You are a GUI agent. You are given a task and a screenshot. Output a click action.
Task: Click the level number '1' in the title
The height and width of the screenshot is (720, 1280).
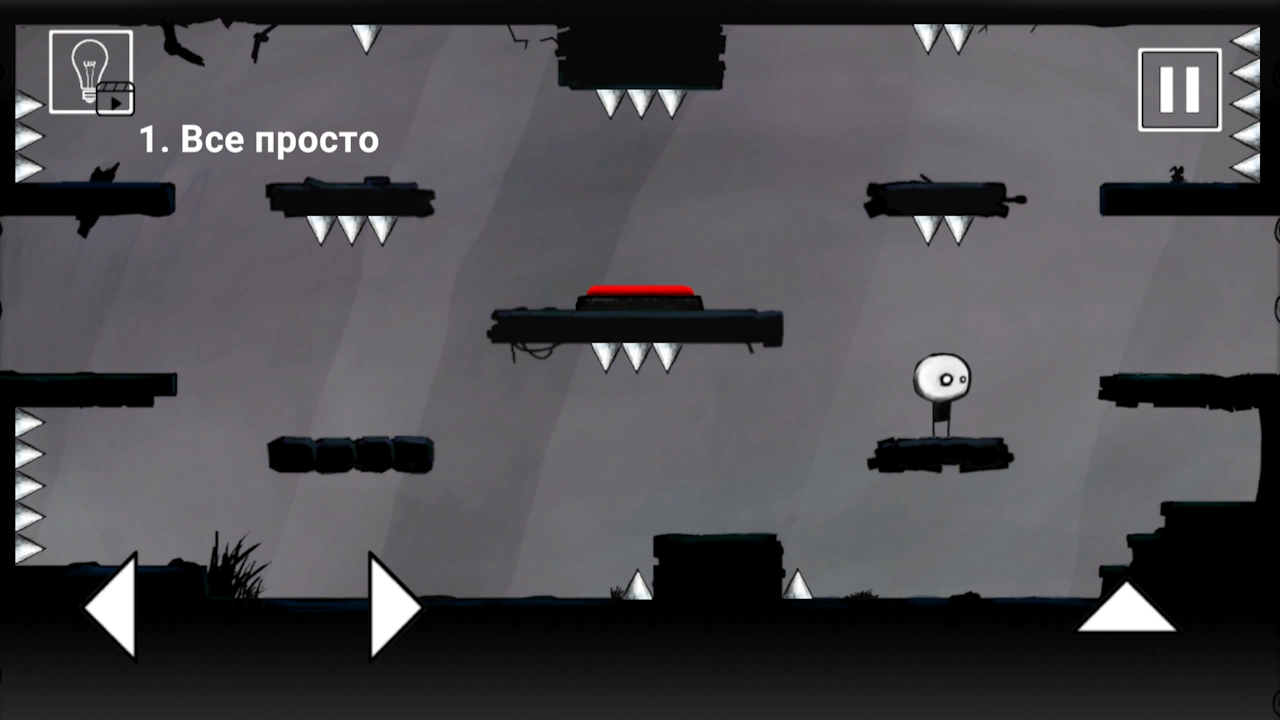152,140
